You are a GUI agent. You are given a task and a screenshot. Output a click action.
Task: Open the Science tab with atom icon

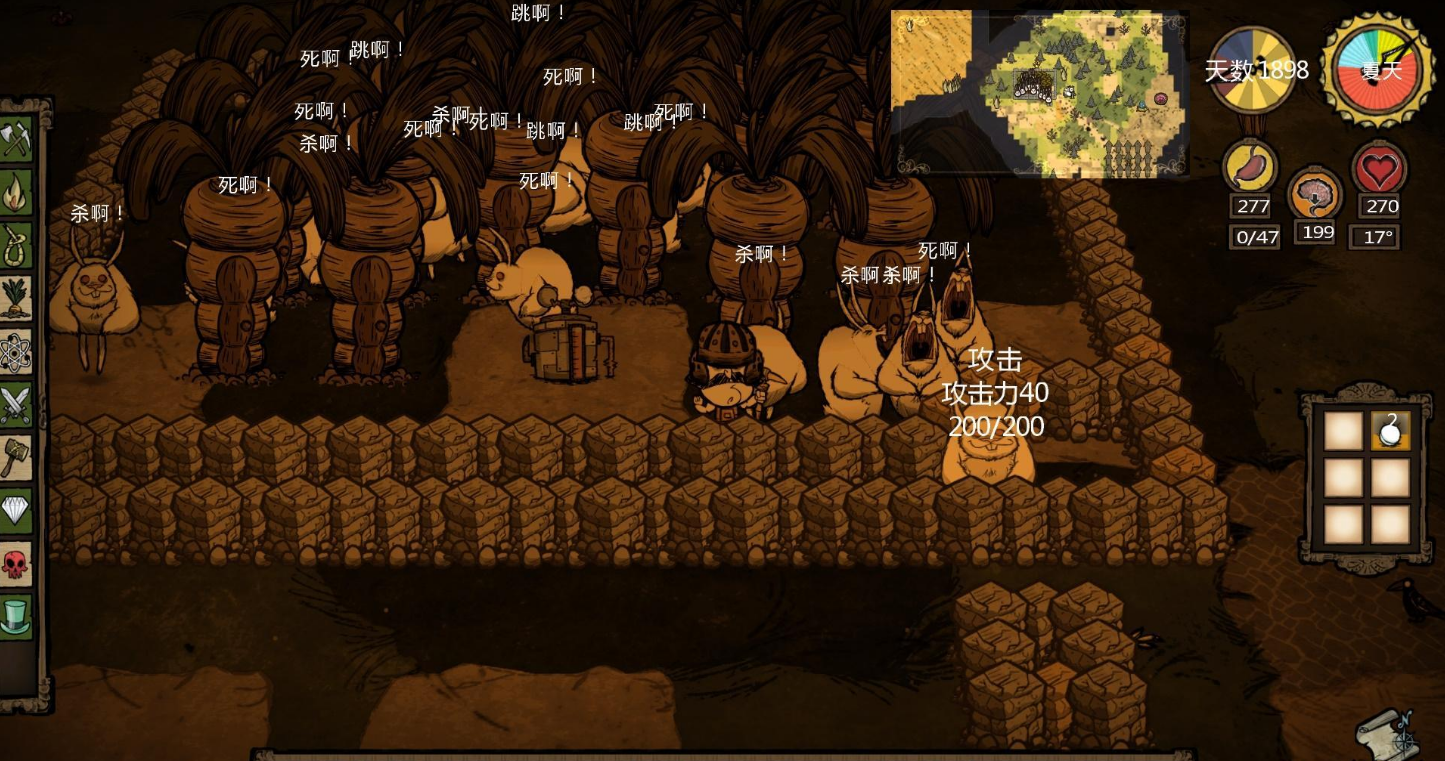(x=17, y=351)
